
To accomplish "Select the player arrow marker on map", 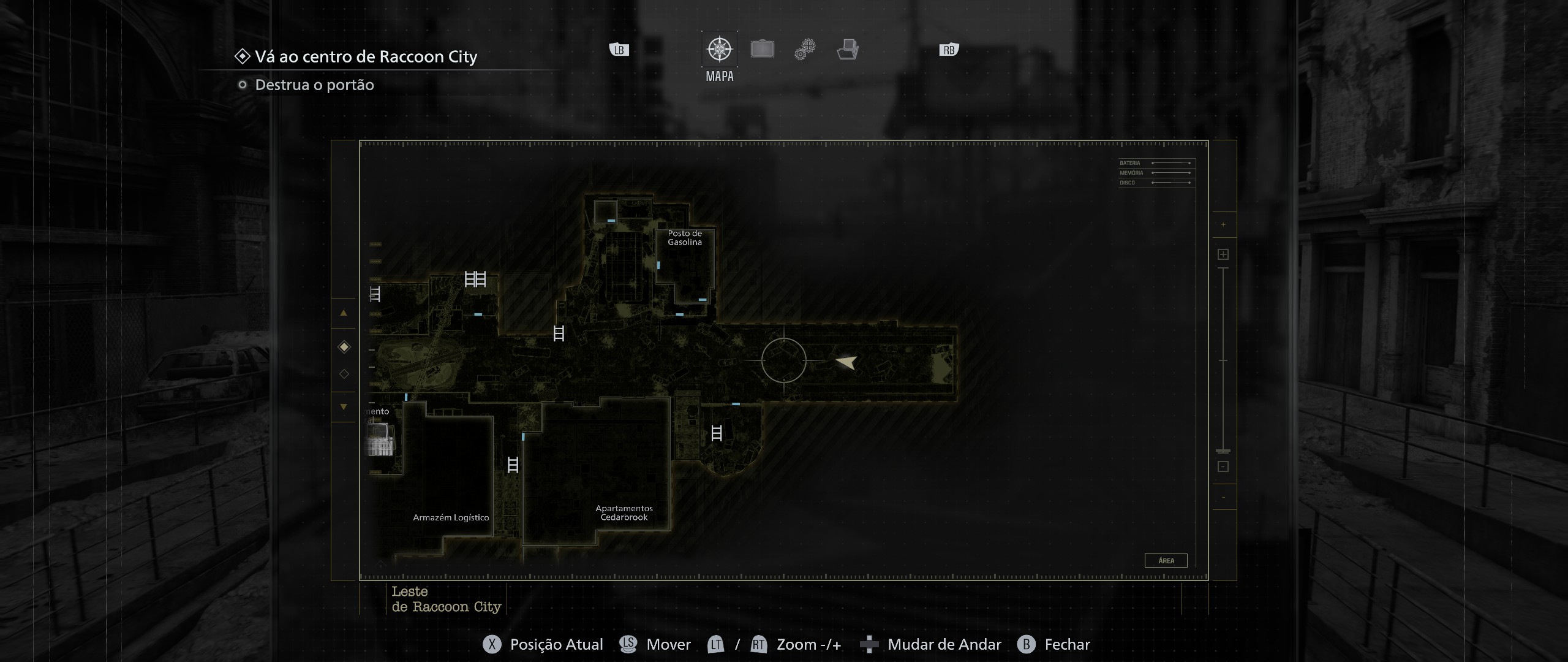I will 846,362.
